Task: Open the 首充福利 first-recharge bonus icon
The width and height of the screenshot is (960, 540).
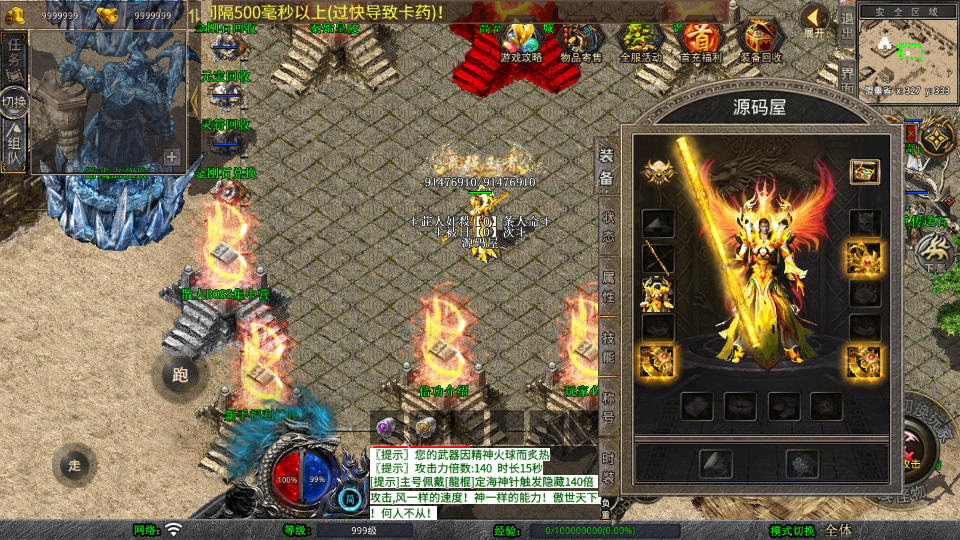Action: [x=701, y=41]
